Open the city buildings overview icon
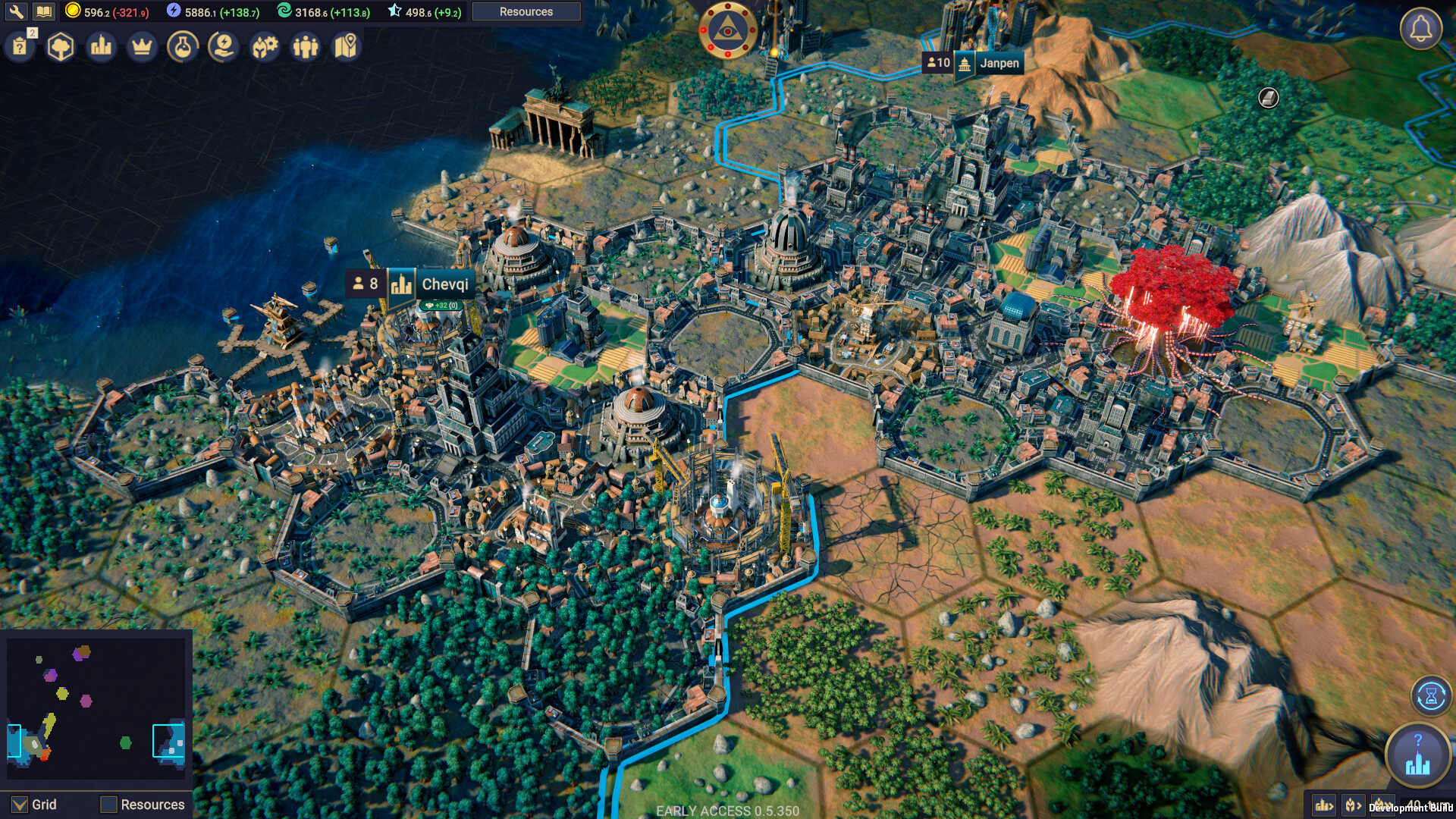 [x=101, y=45]
